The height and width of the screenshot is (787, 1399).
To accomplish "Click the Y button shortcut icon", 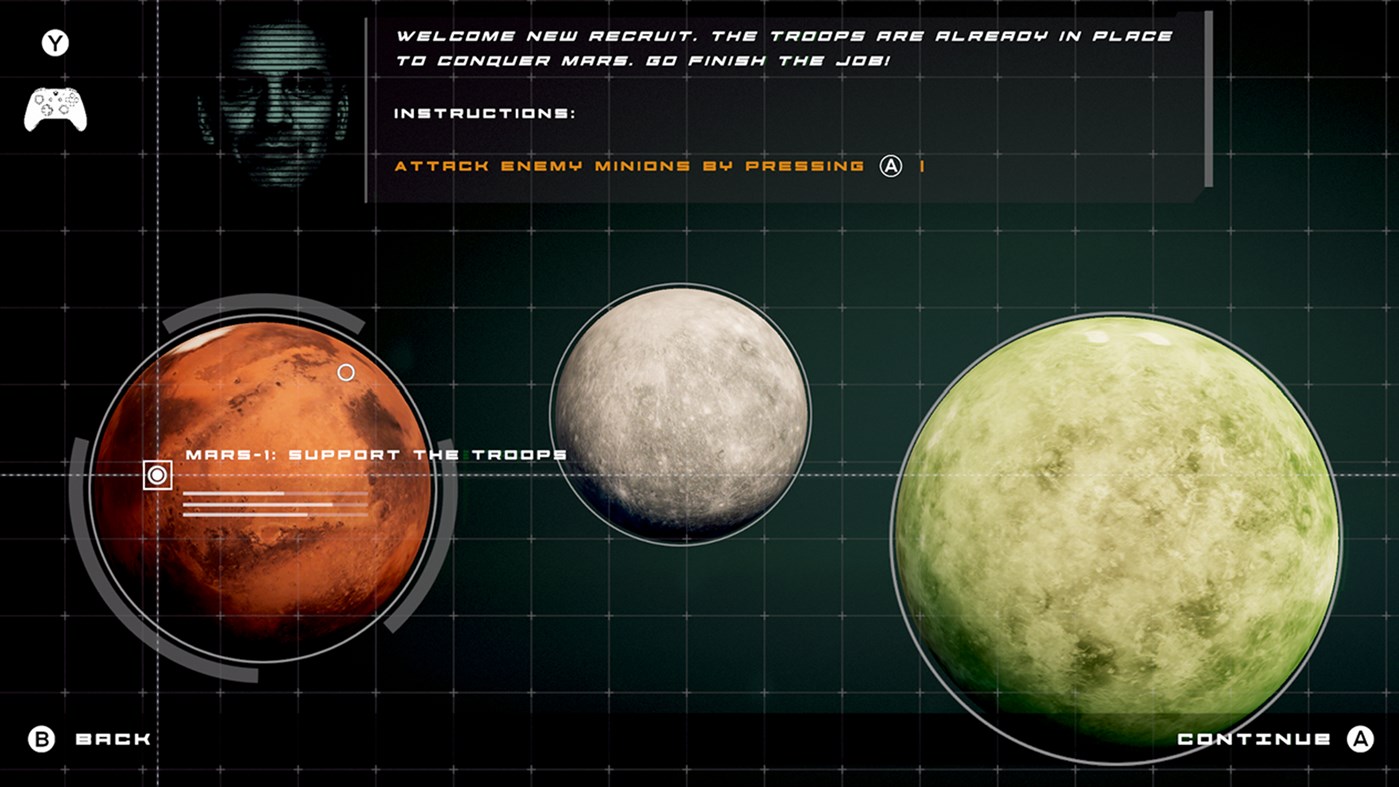I will pyautogui.click(x=55, y=44).
